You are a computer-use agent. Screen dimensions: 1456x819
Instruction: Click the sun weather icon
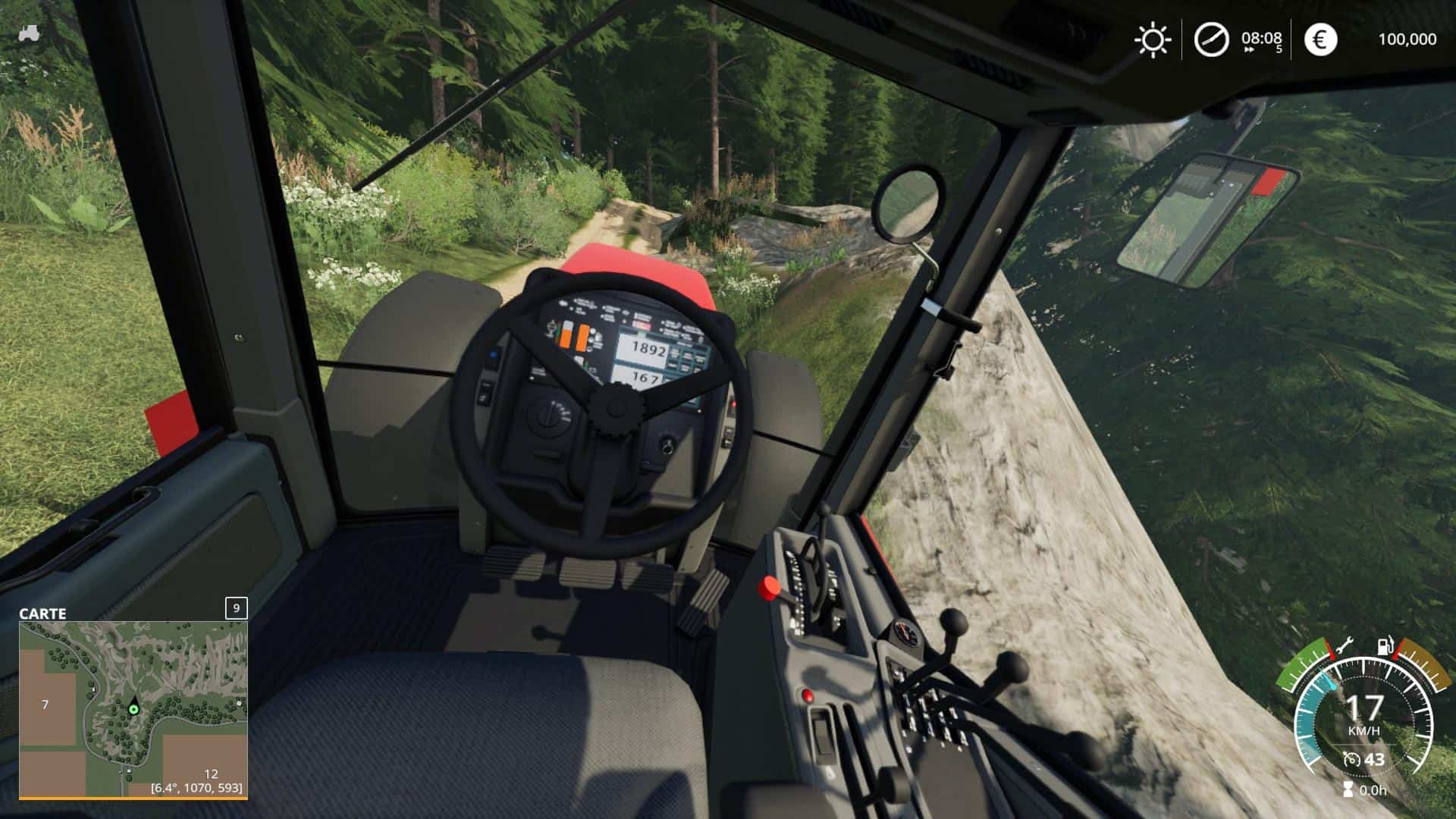(1152, 39)
